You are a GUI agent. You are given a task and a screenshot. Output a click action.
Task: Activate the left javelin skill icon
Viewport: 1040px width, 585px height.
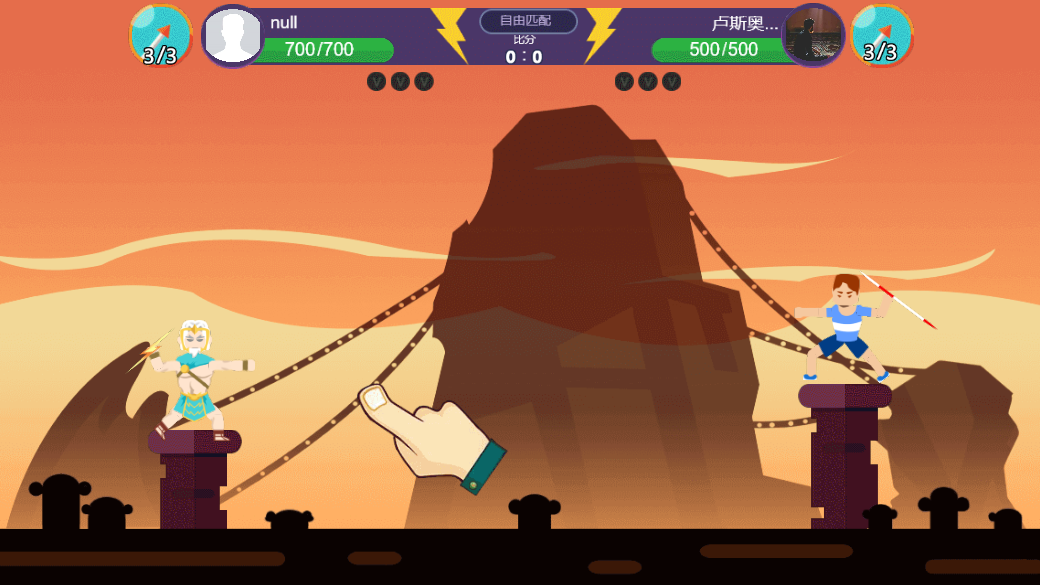coord(160,36)
